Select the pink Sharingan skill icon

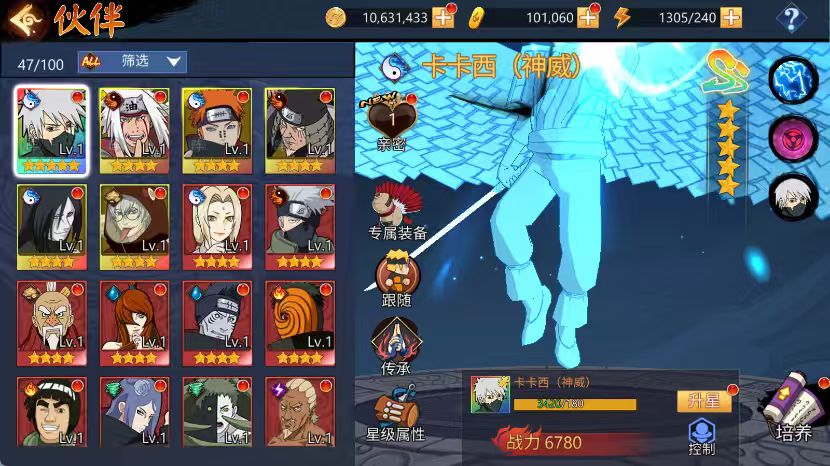click(x=792, y=139)
